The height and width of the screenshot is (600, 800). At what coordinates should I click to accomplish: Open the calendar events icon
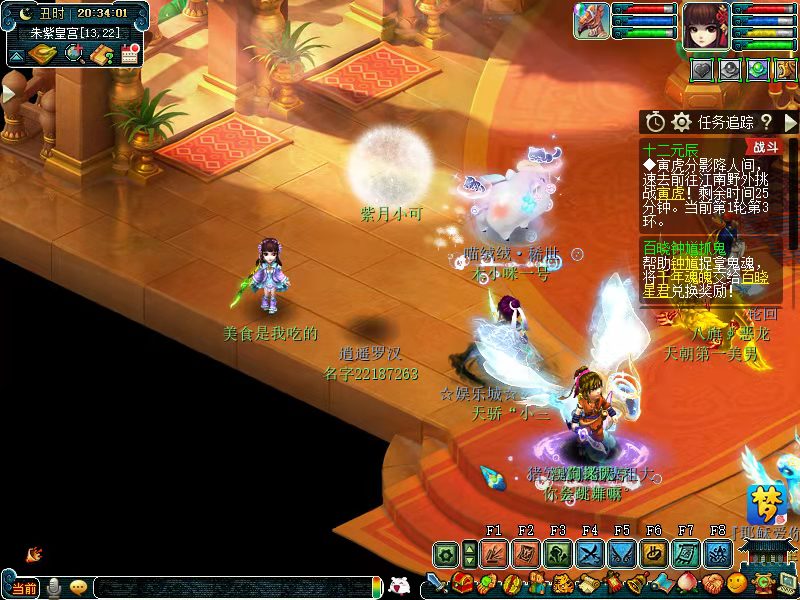pyautogui.click(x=129, y=54)
